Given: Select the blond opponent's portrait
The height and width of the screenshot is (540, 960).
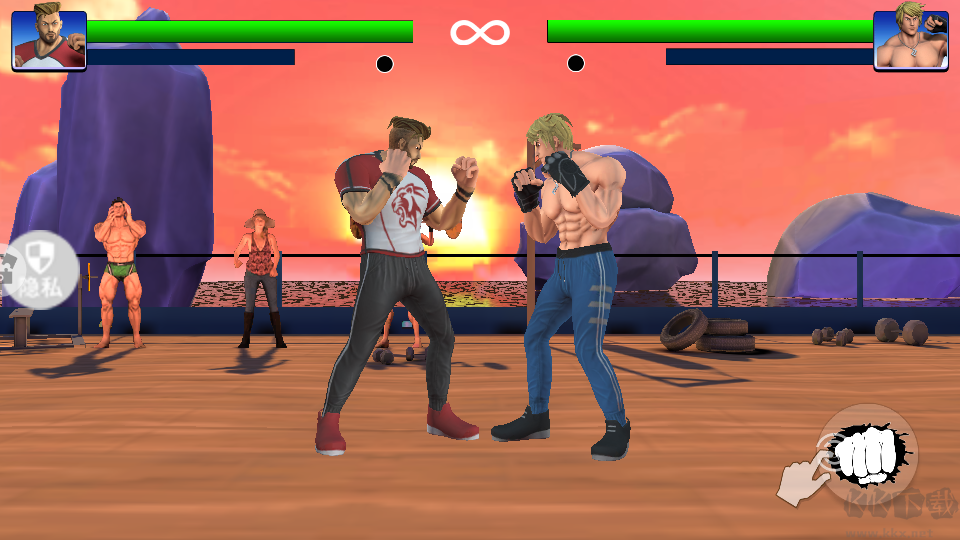Looking at the screenshot, I should pyautogui.click(x=910, y=40).
